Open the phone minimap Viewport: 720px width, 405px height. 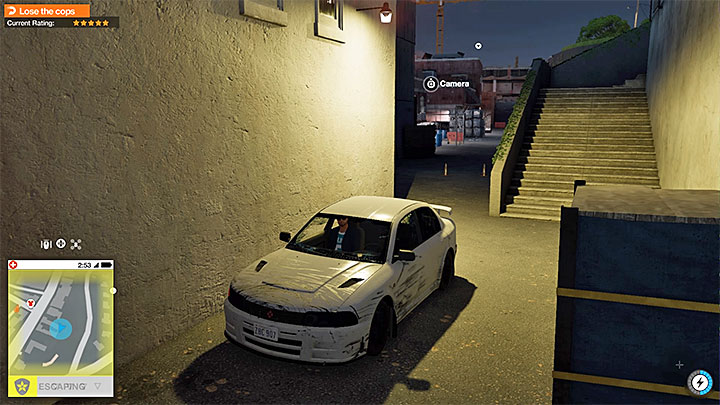[60, 322]
